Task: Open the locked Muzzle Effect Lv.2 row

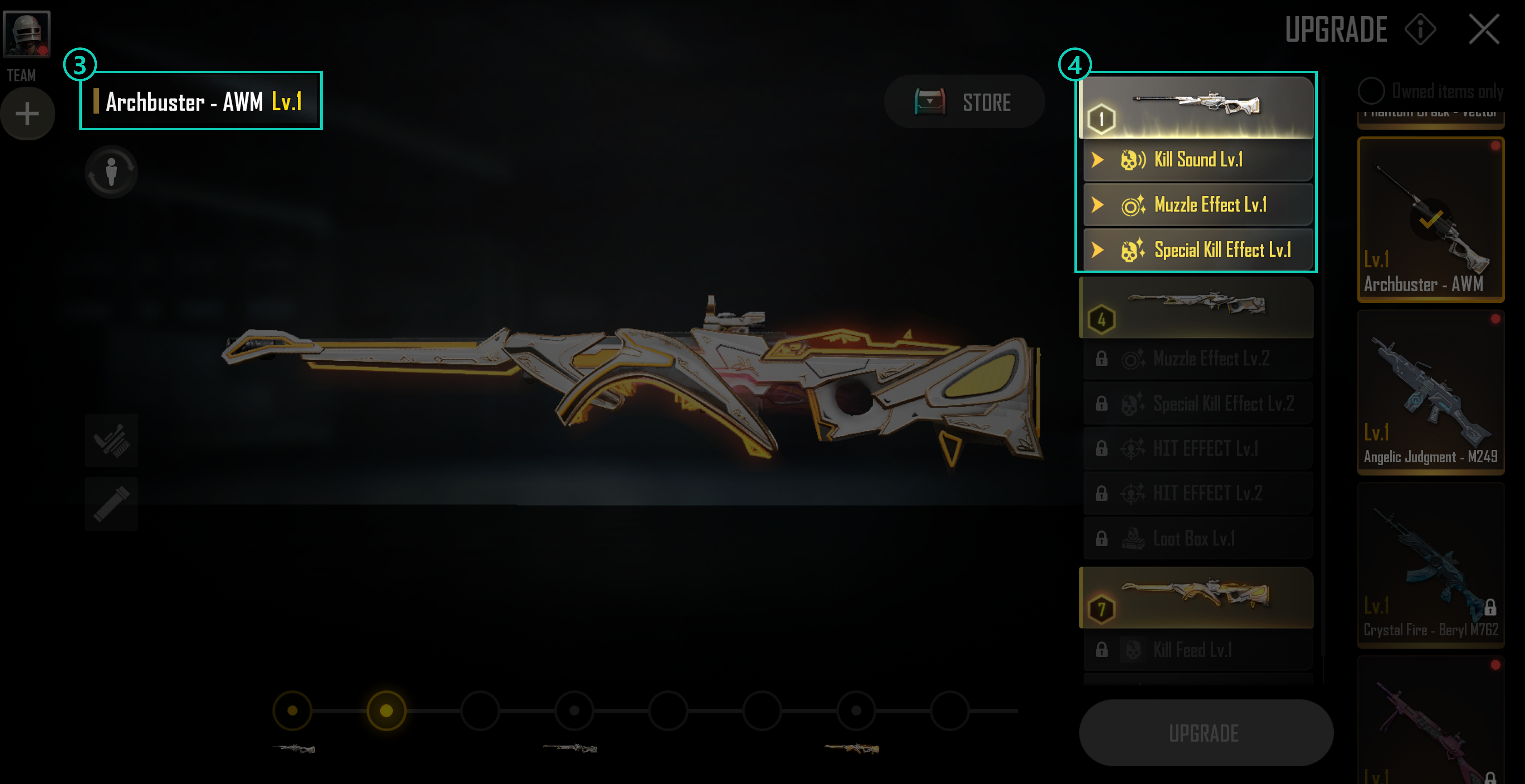Action: [x=1197, y=359]
